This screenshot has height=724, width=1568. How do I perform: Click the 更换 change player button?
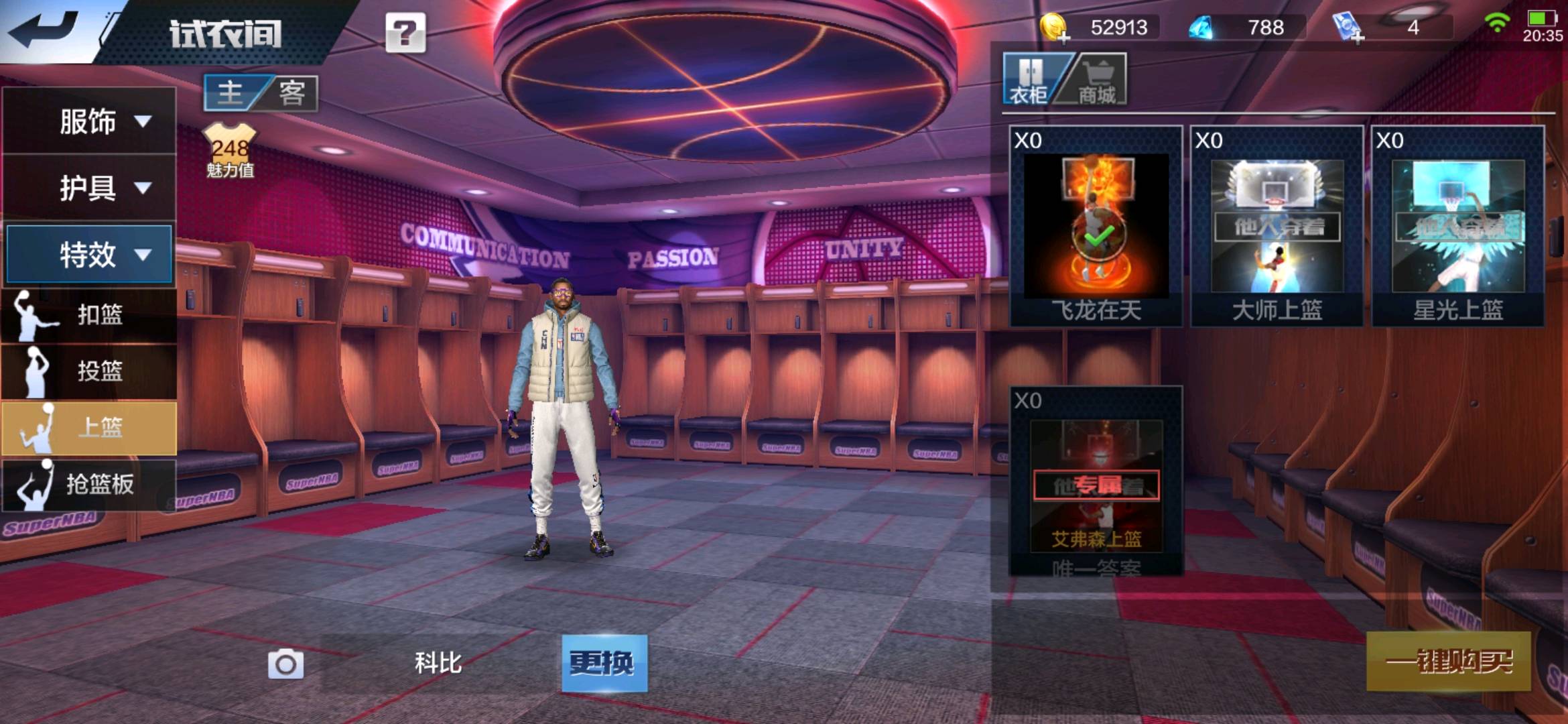click(x=604, y=663)
